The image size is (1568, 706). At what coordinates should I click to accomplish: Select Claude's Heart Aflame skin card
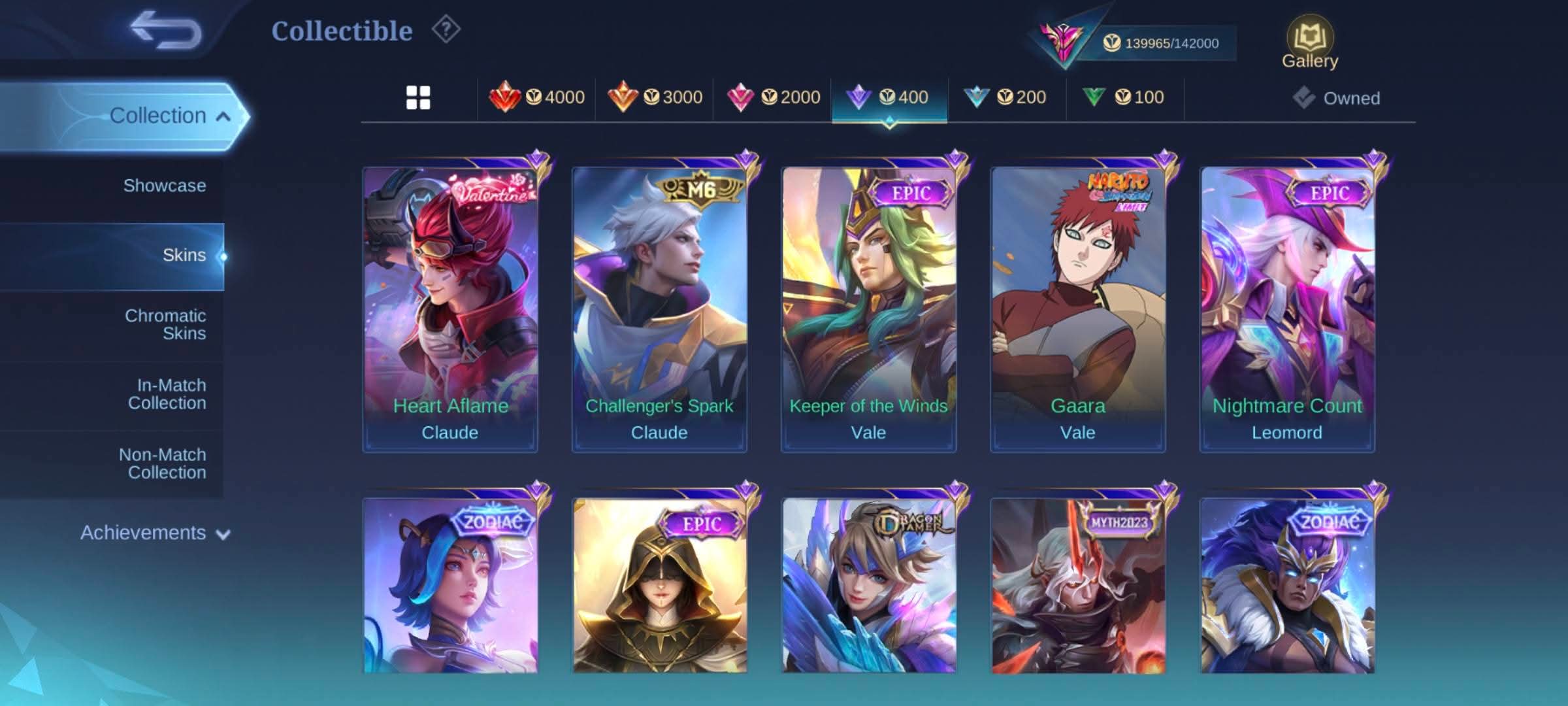450,307
